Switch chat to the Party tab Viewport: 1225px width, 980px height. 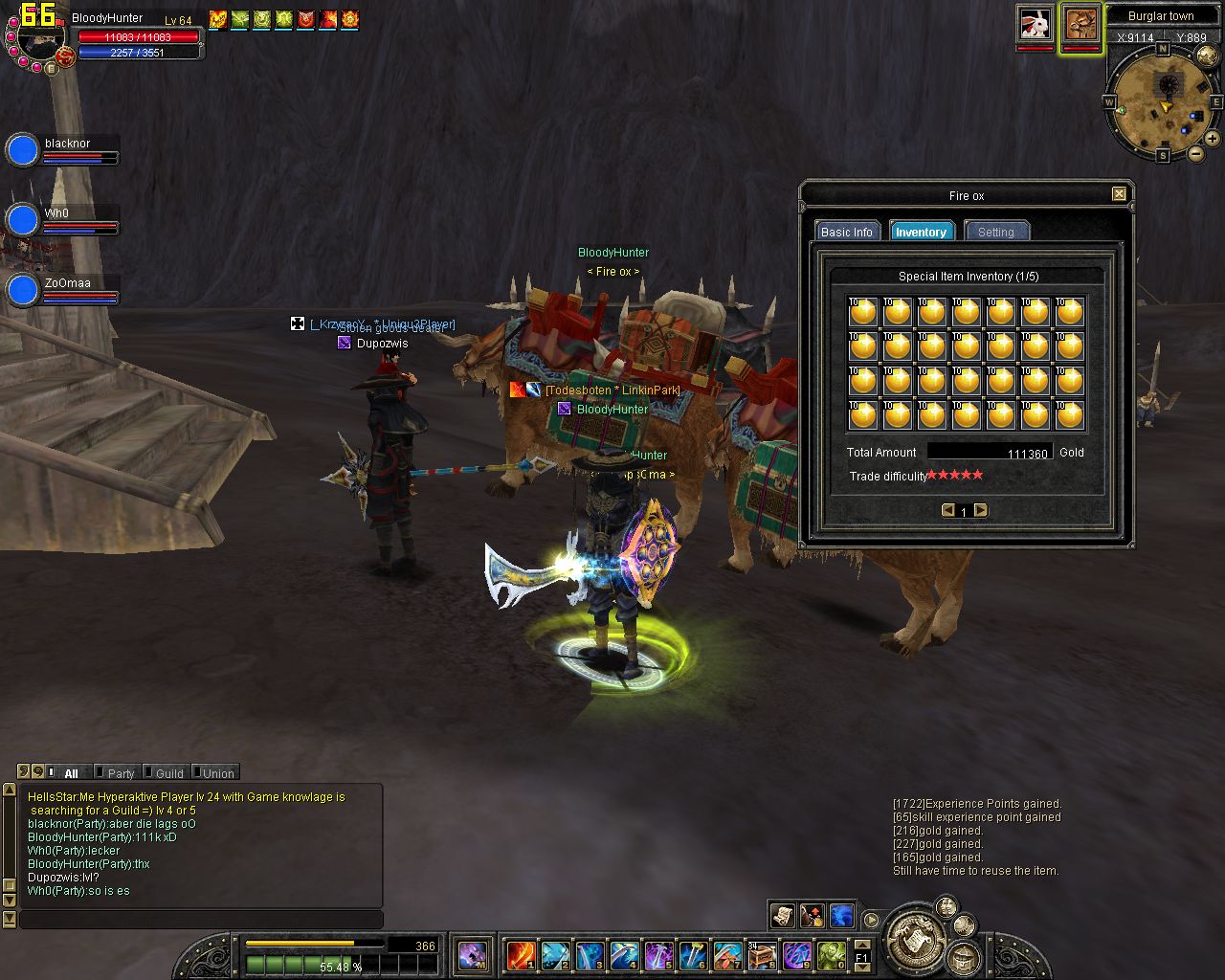coord(121,773)
